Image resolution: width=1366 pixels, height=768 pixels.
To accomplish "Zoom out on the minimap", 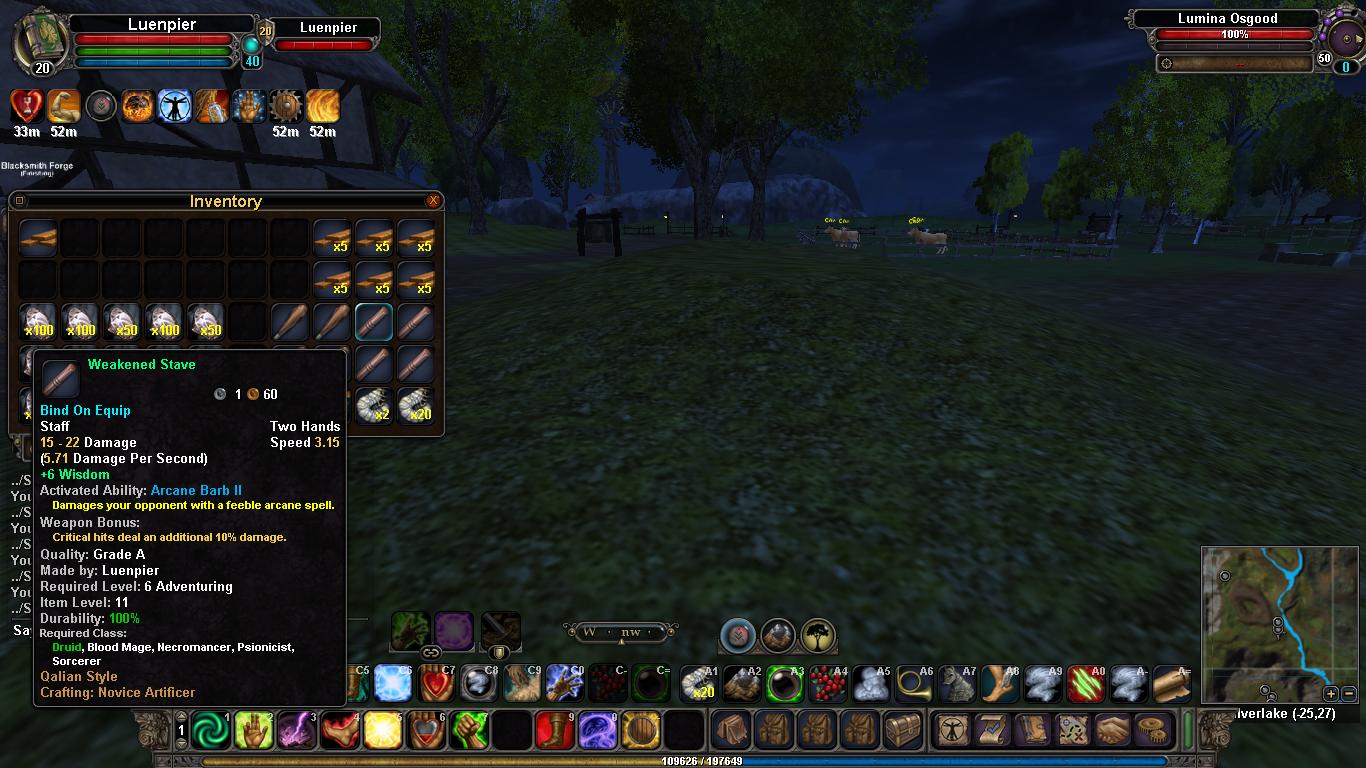I will (x=1349, y=693).
